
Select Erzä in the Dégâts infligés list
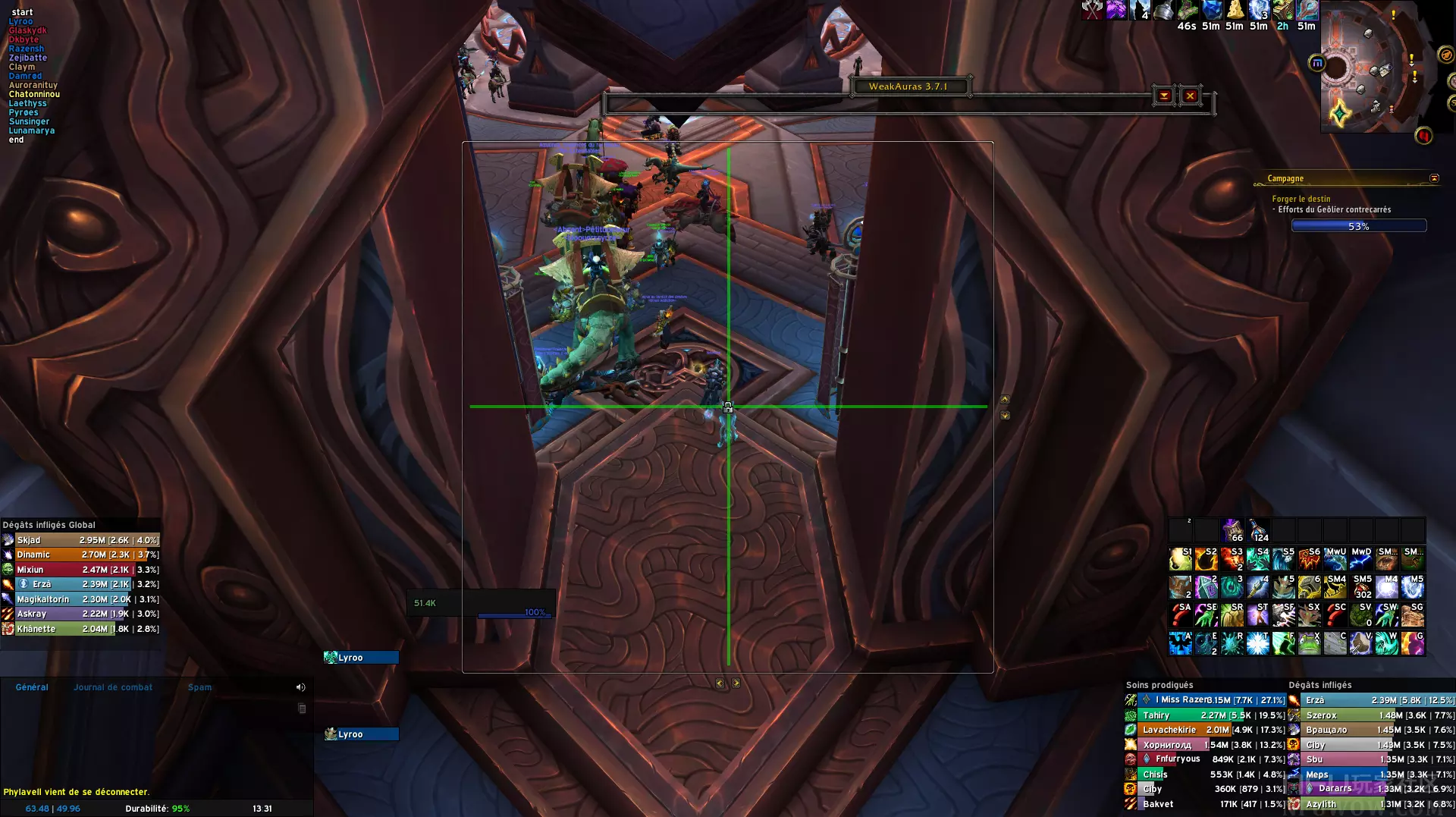[x=1371, y=700]
